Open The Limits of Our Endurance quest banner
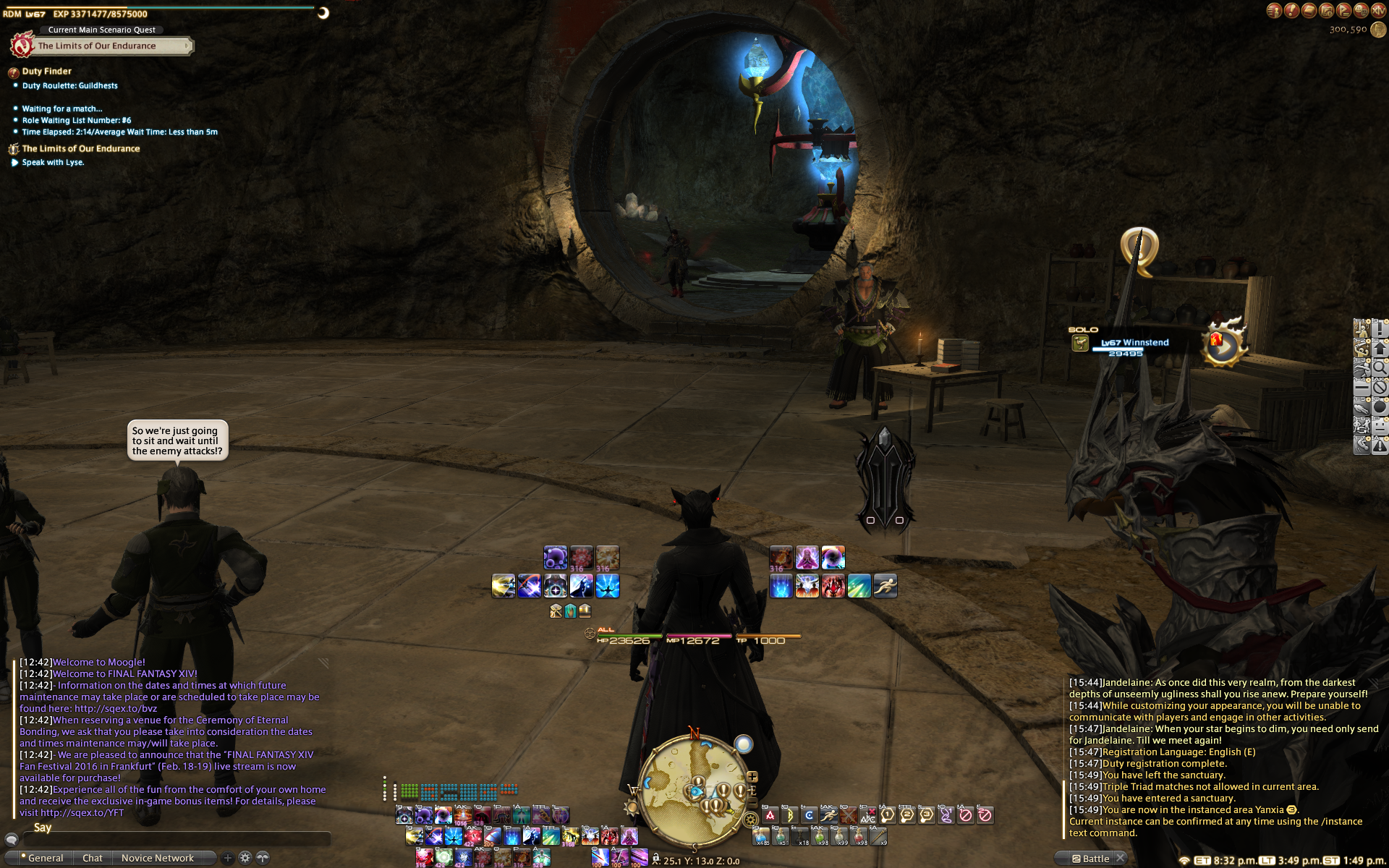The width and height of the screenshot is (1389, 868). 97,46
